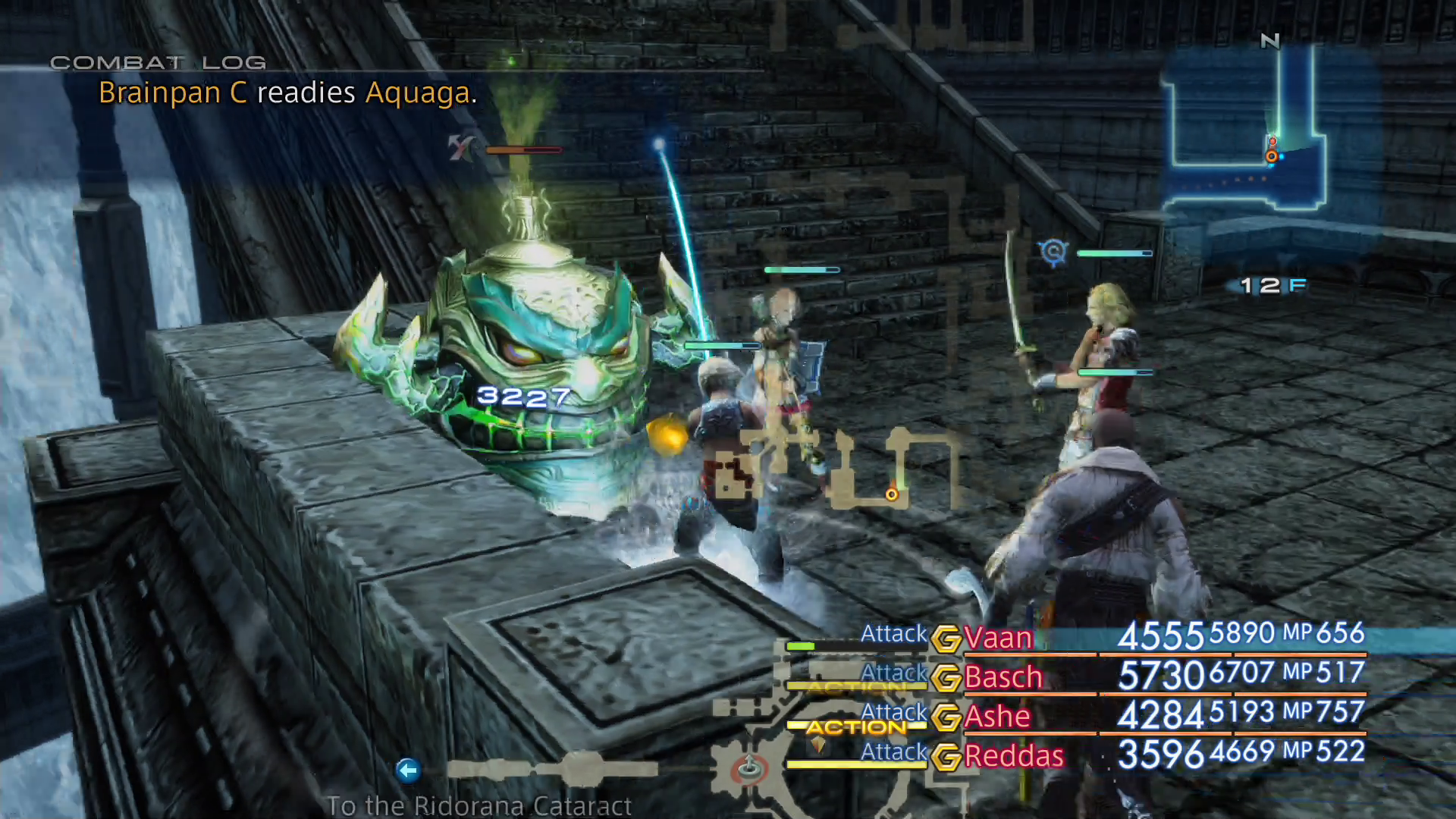Toggle the gambit icon next to Reddas

coord(946,757)
